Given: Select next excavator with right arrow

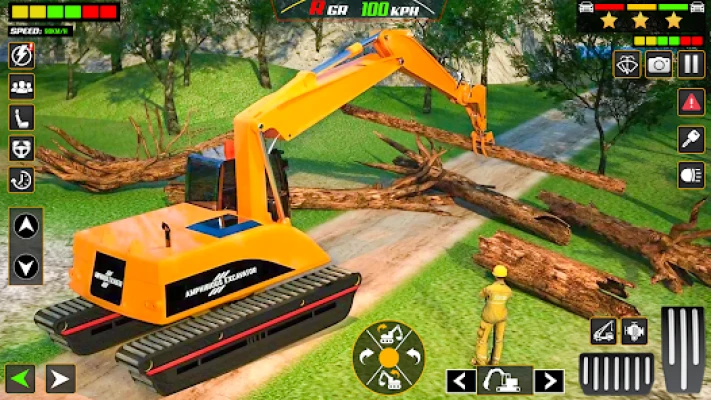Looking at the screenshot, I should click(548, 380).
